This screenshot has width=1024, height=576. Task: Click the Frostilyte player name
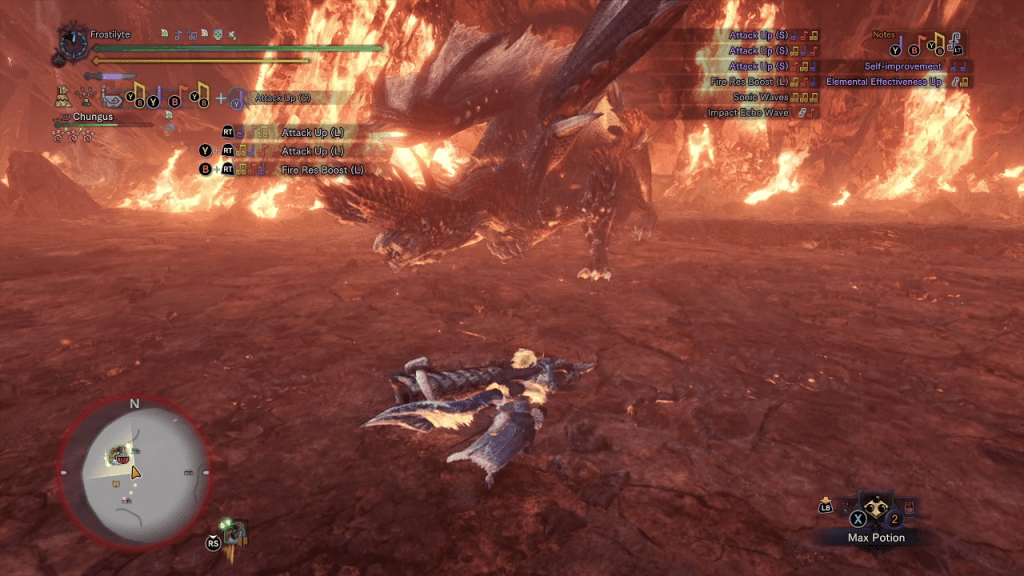click(110, 34)
